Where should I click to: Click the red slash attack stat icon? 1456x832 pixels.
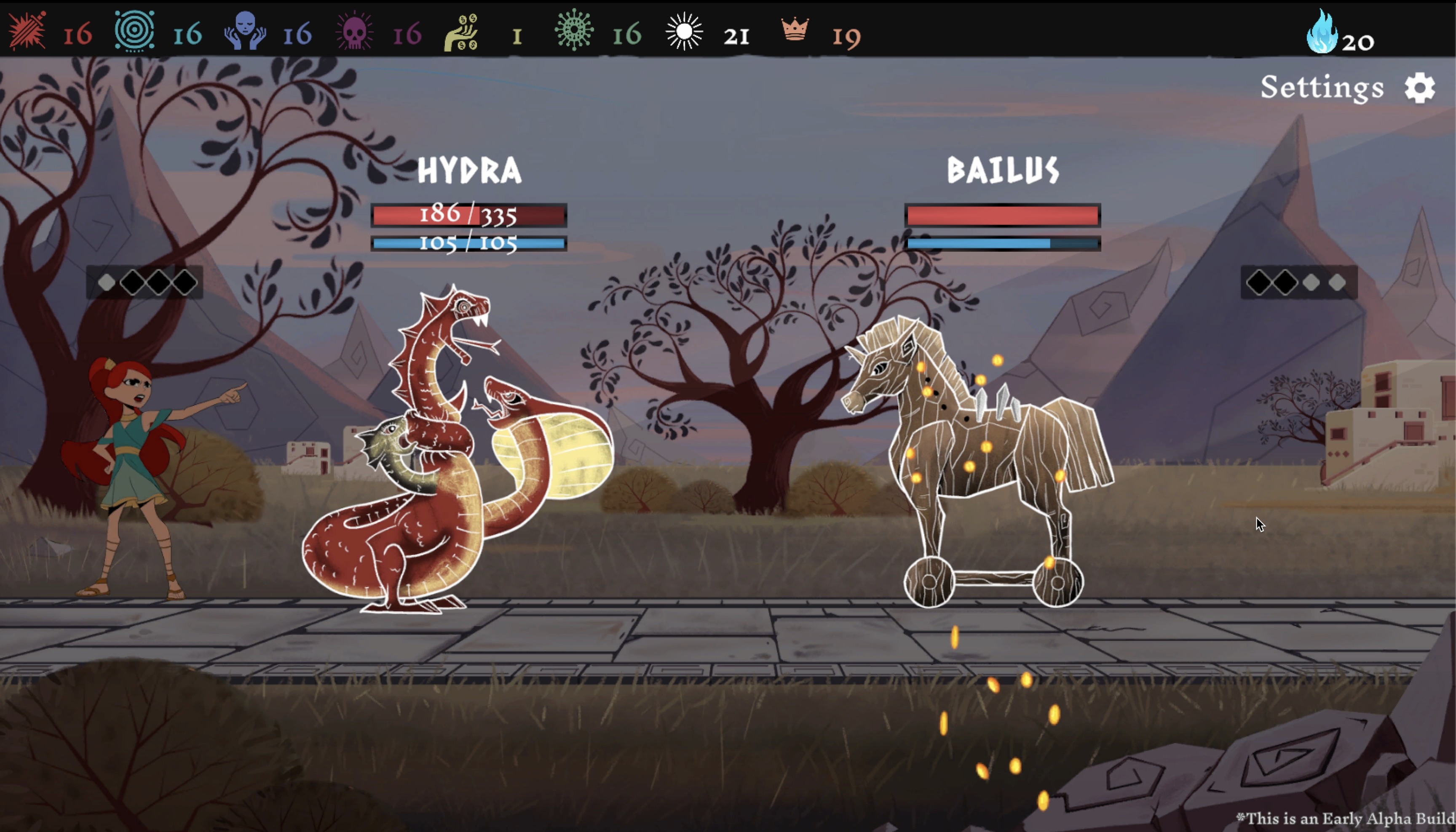(27, 31)
